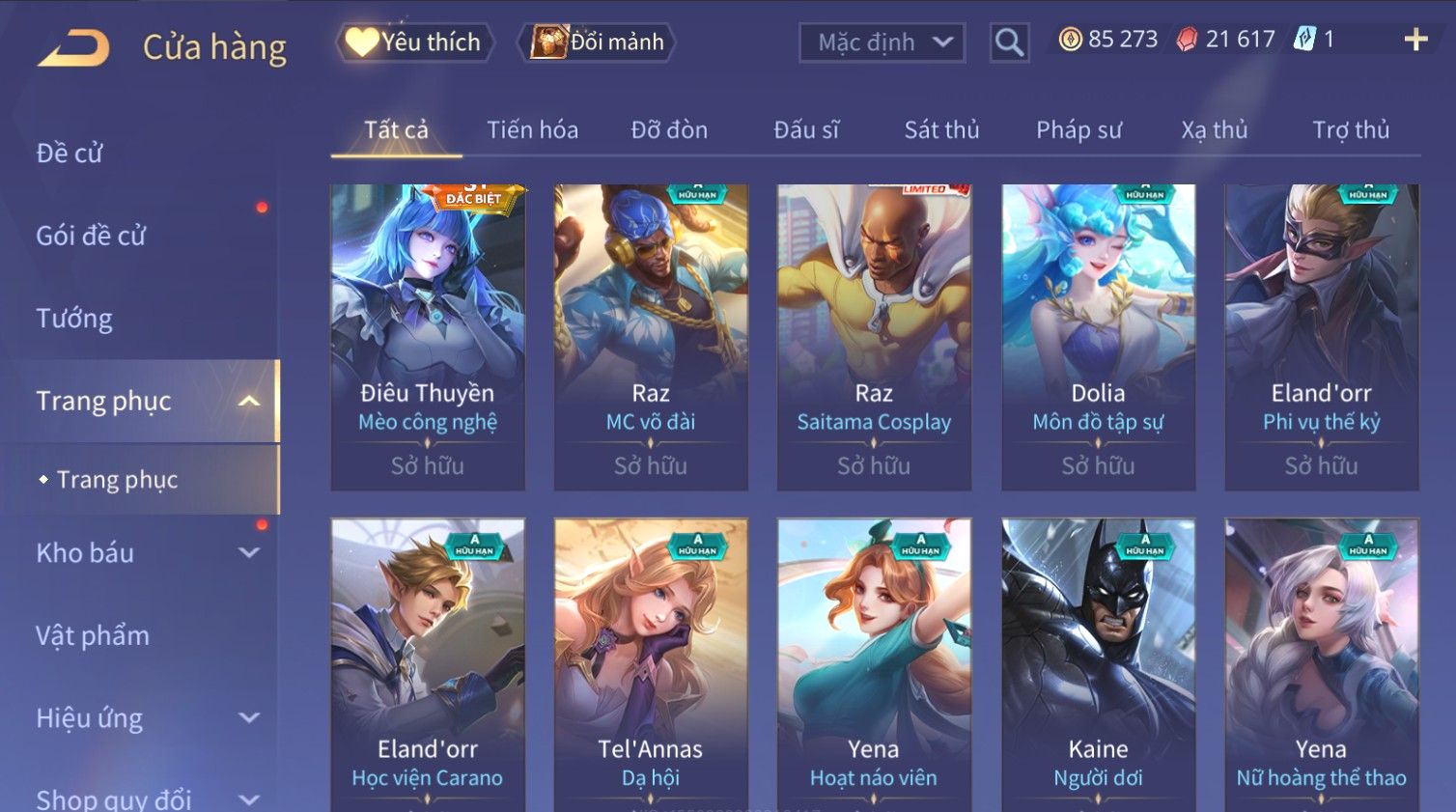This screenshot has width=1456, height=812.
Task: Open Đổi mảnh fragment exchange
Action: [598, 42]
